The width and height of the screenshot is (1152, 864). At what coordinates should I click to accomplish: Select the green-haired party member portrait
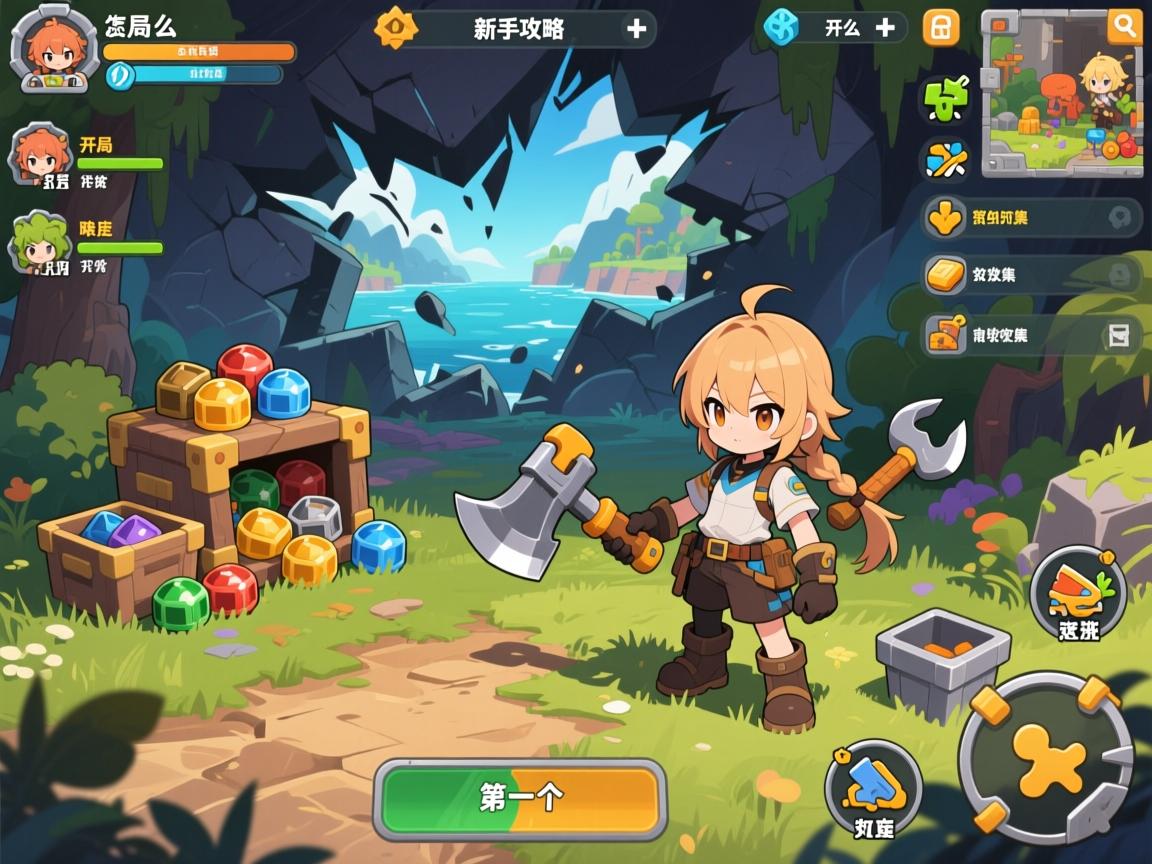pos(41,242)
